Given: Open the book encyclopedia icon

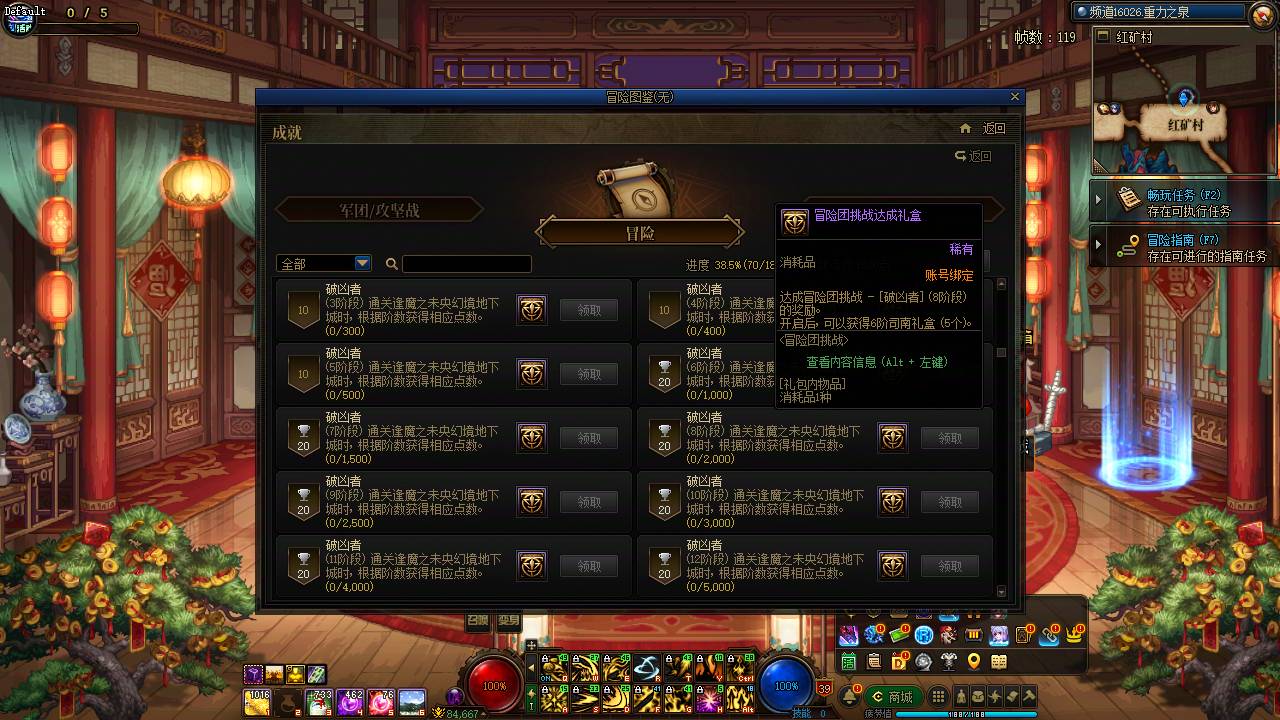Looking at the screenshot, I should 999,662.
